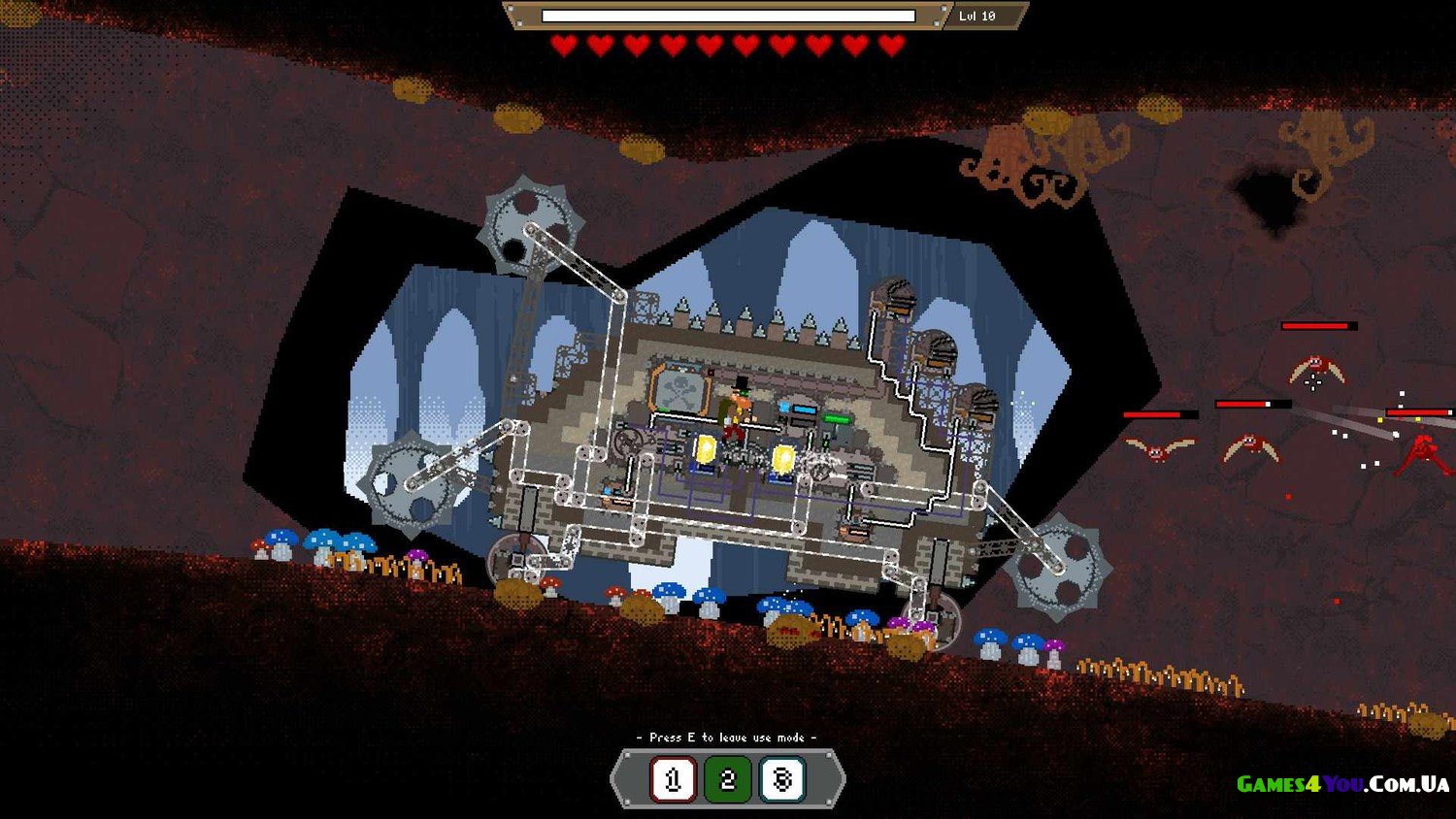Choose the teal-bordered slot 3
This screenshot has height=819, width=1456.
pos(782,779)
